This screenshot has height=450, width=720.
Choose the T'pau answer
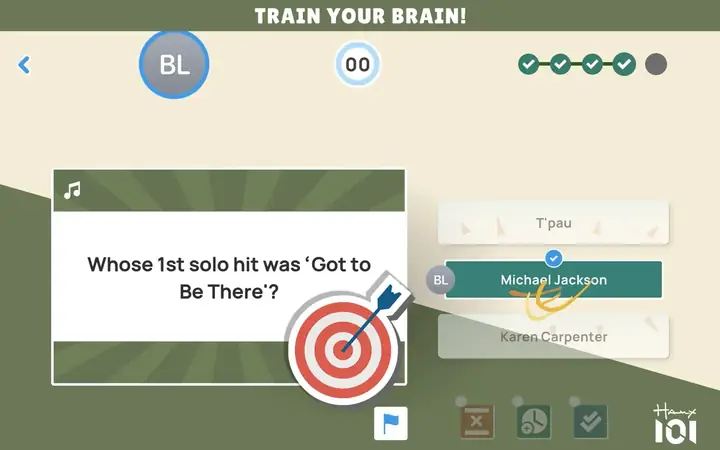click(x=553, y=223)
